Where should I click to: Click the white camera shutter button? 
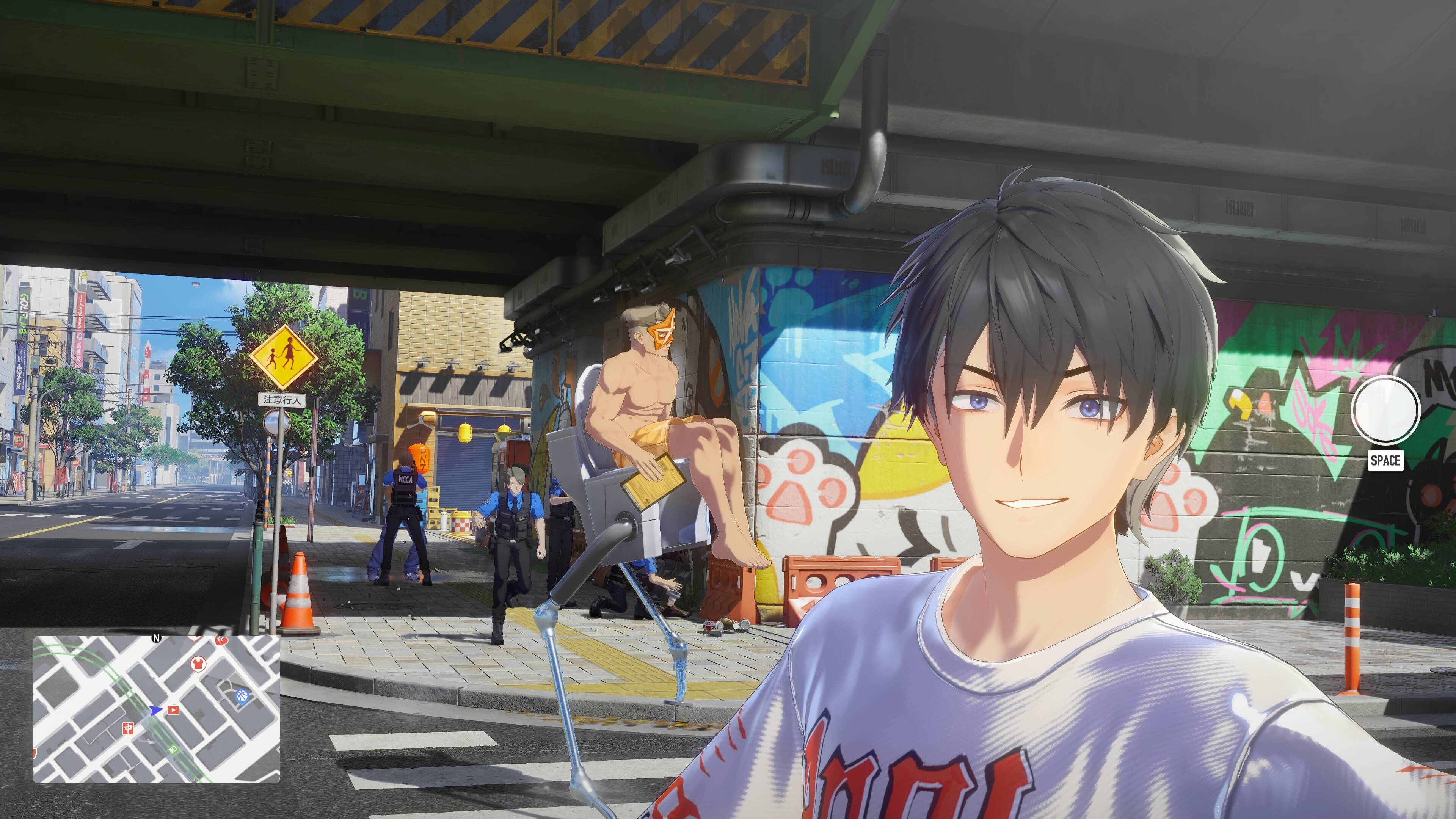[1385, 411]
